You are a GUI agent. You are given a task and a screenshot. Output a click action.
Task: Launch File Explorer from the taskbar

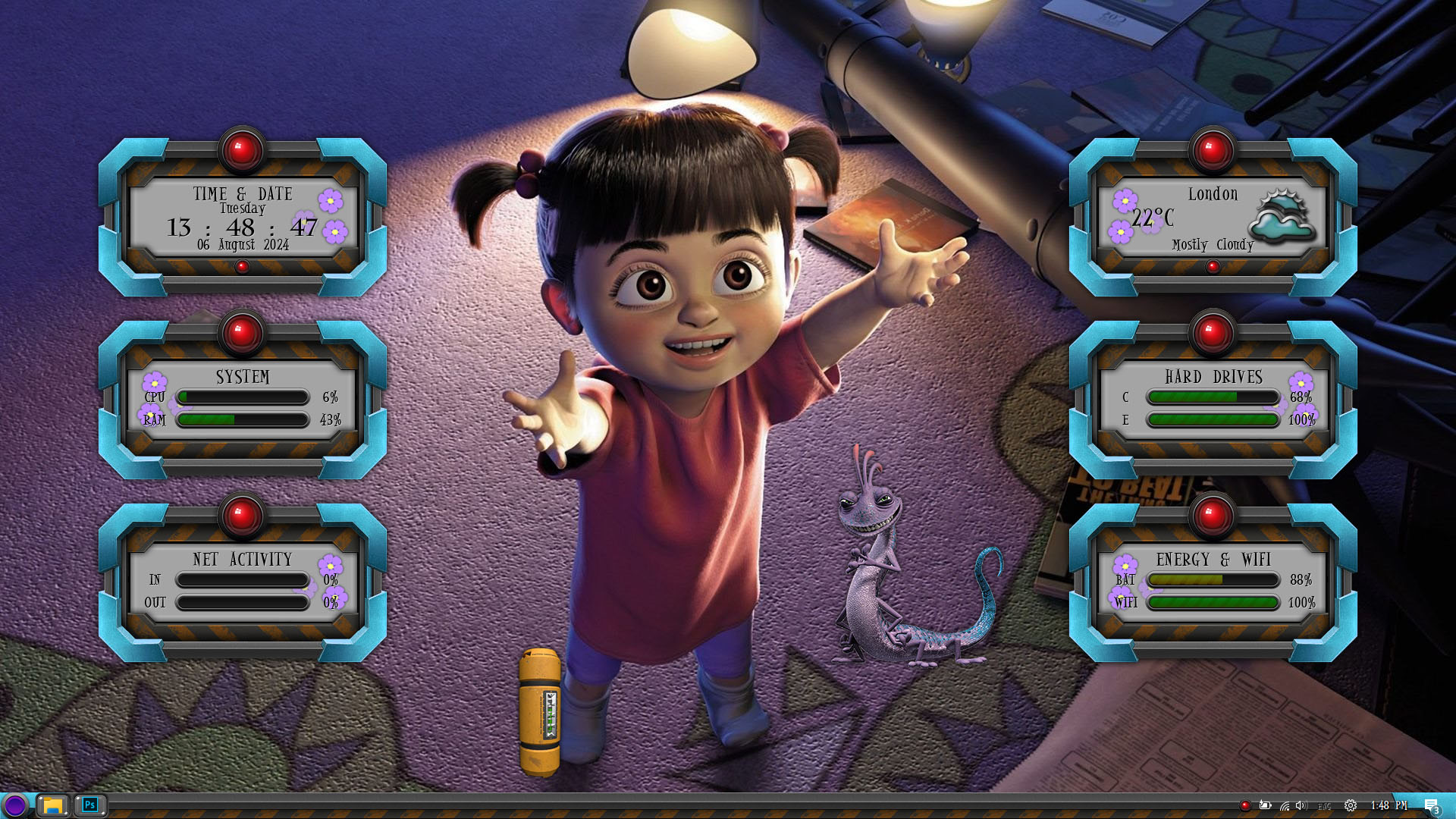[52, 805]
